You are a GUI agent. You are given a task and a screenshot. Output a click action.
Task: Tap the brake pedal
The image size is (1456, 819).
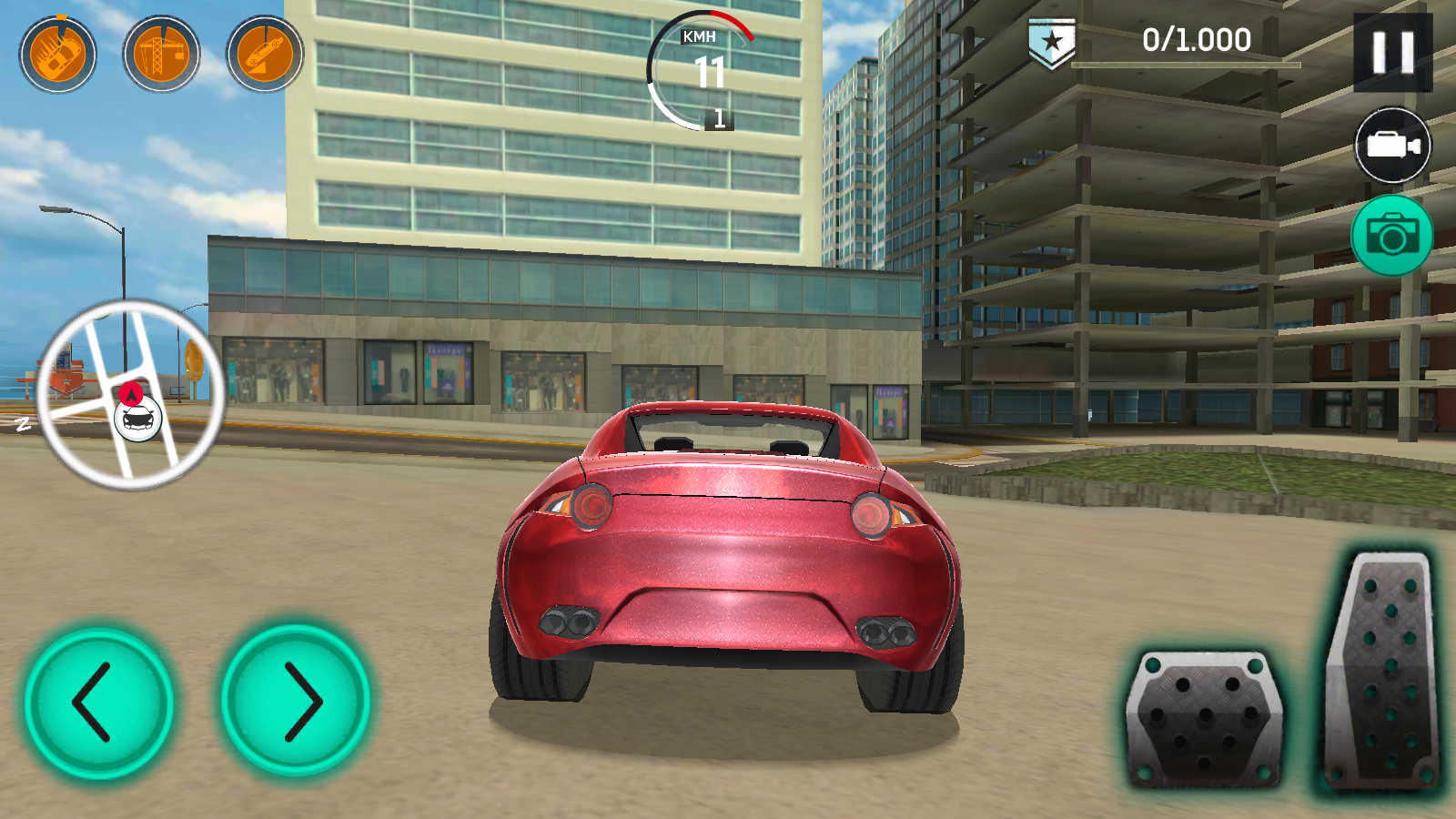(x=1205, y=719)
